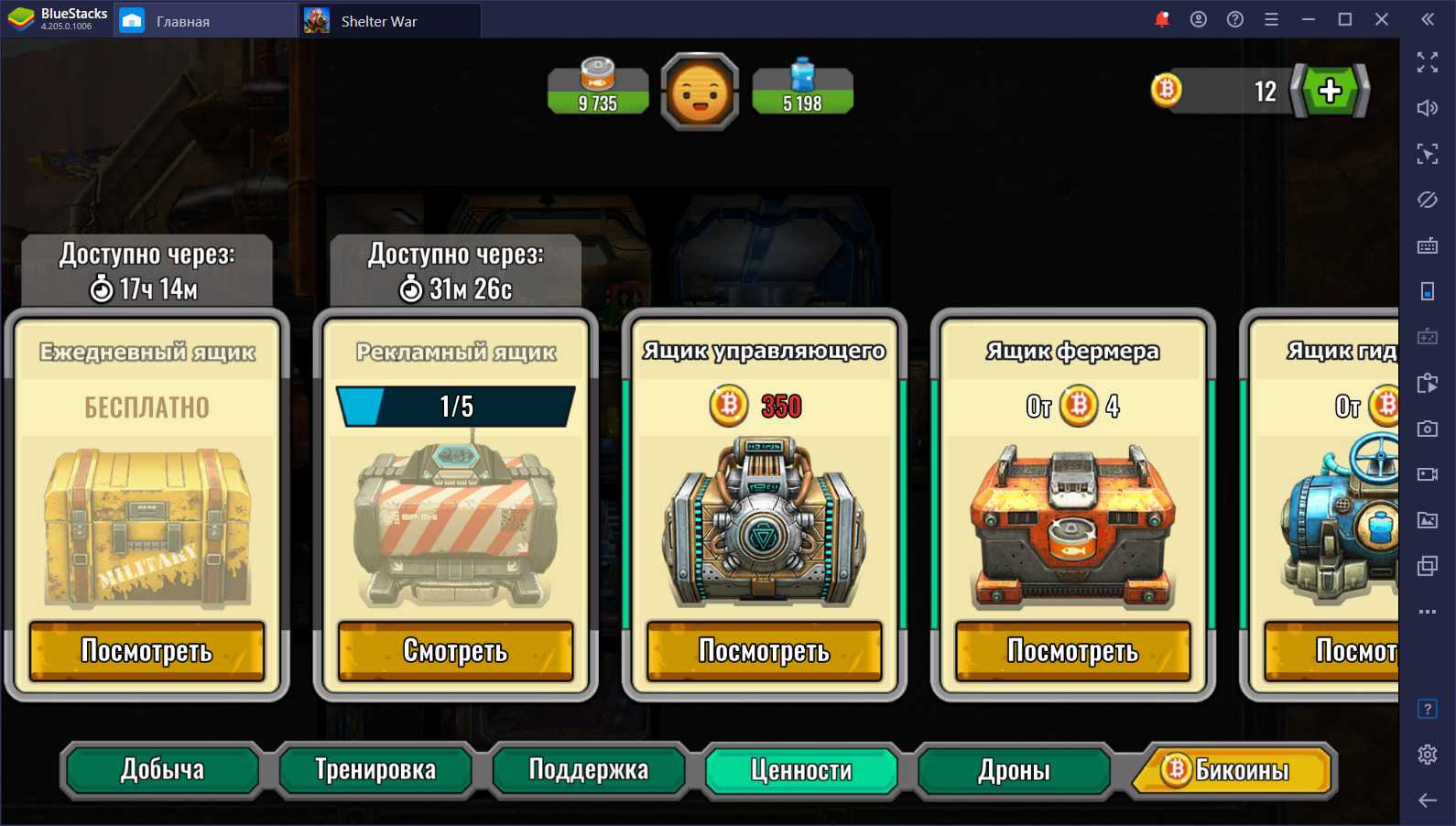Switch to the Тренировка tab
Screen dimensions: 1456x826
pyautogui.click(x=375, y=770)
